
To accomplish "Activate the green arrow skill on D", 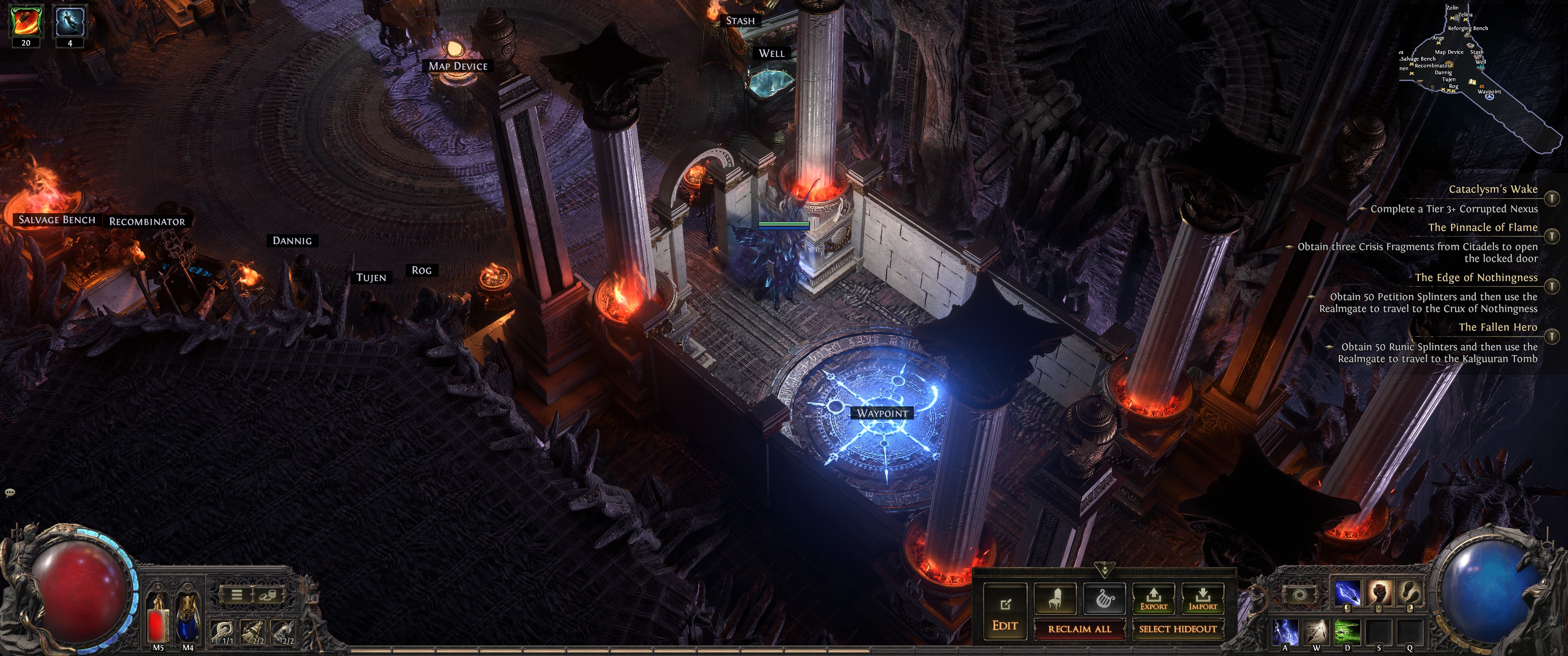I will click(1347, 632).
